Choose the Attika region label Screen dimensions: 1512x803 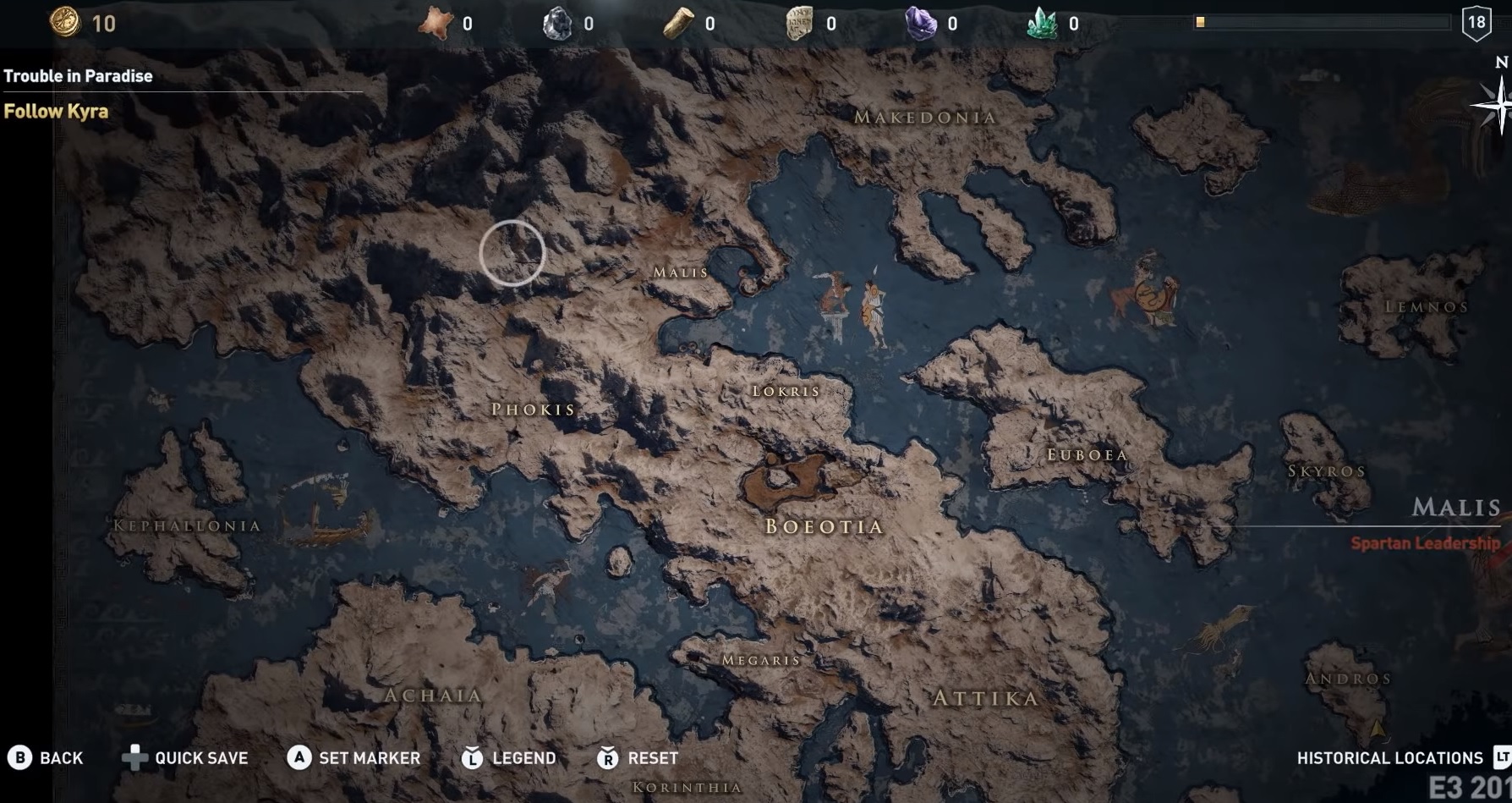(986, 698)
